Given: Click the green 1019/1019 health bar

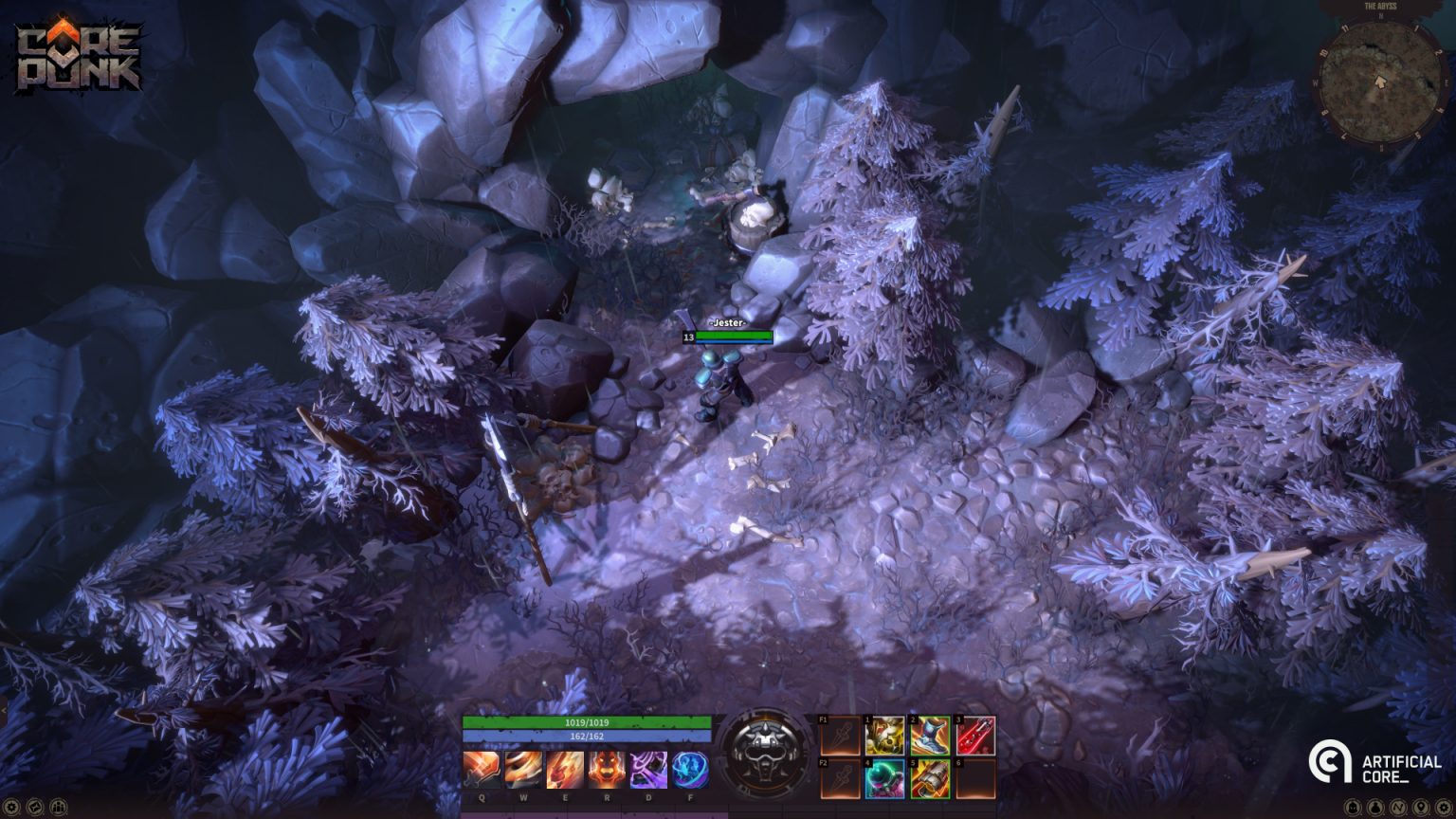Looking at the screenshot, I should 588,723.
